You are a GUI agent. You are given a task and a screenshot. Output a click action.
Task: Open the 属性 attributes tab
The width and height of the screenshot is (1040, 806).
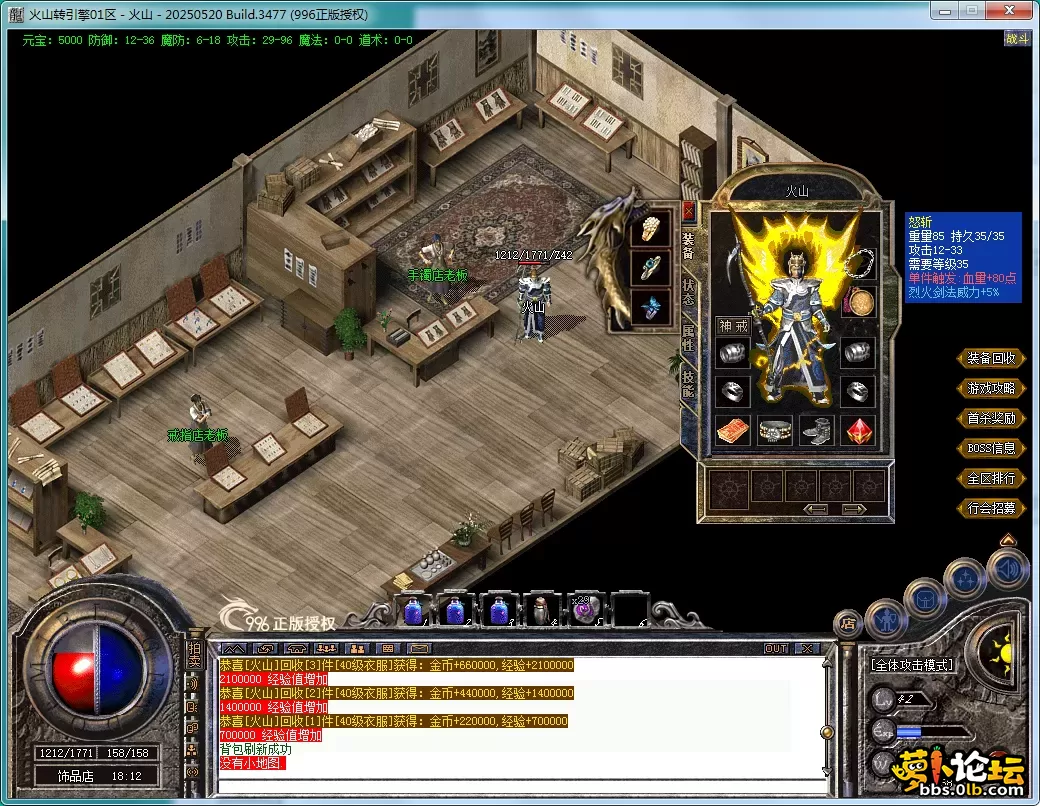(688, 336)
